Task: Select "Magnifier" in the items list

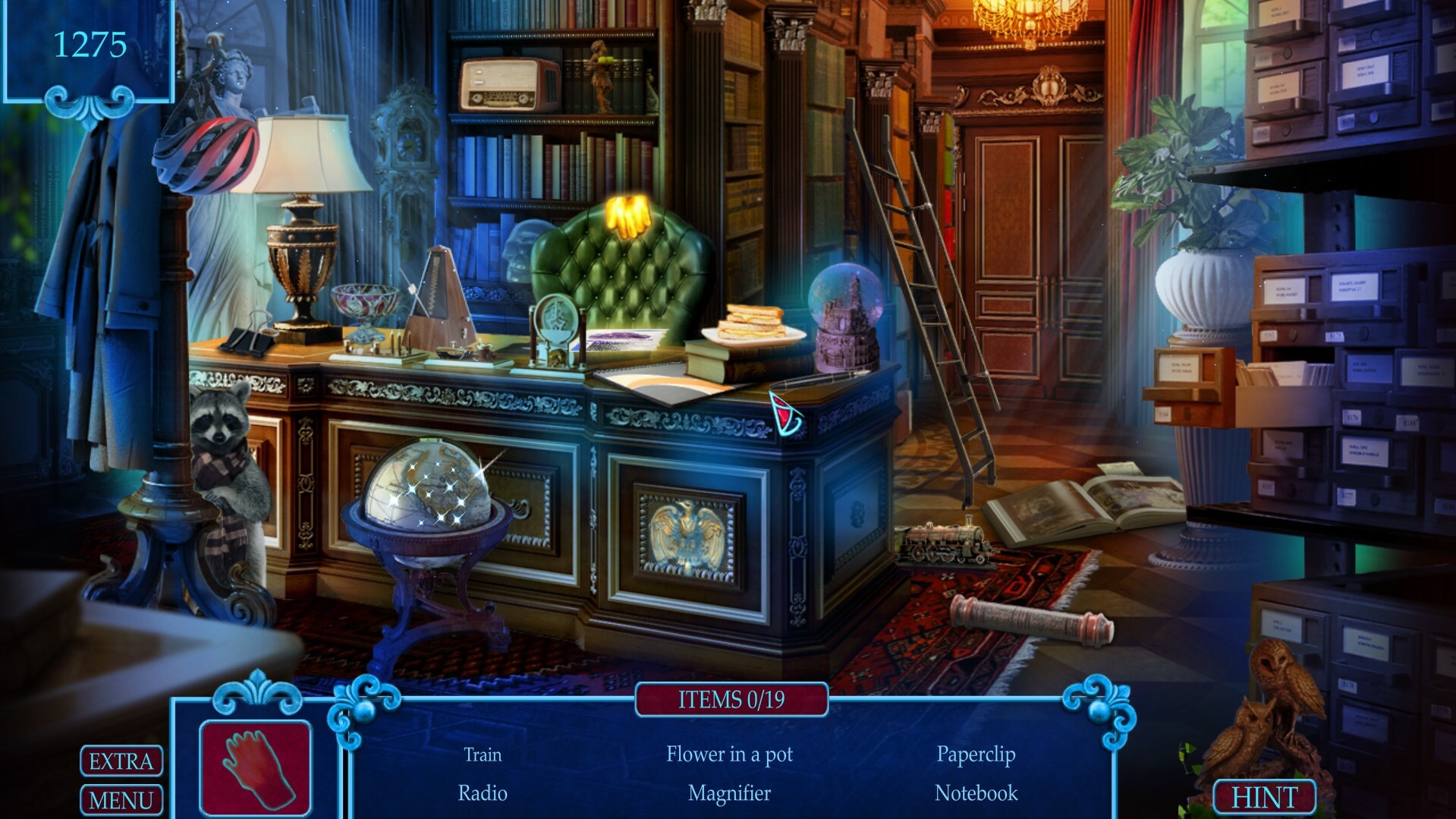Action: (728, 794)
